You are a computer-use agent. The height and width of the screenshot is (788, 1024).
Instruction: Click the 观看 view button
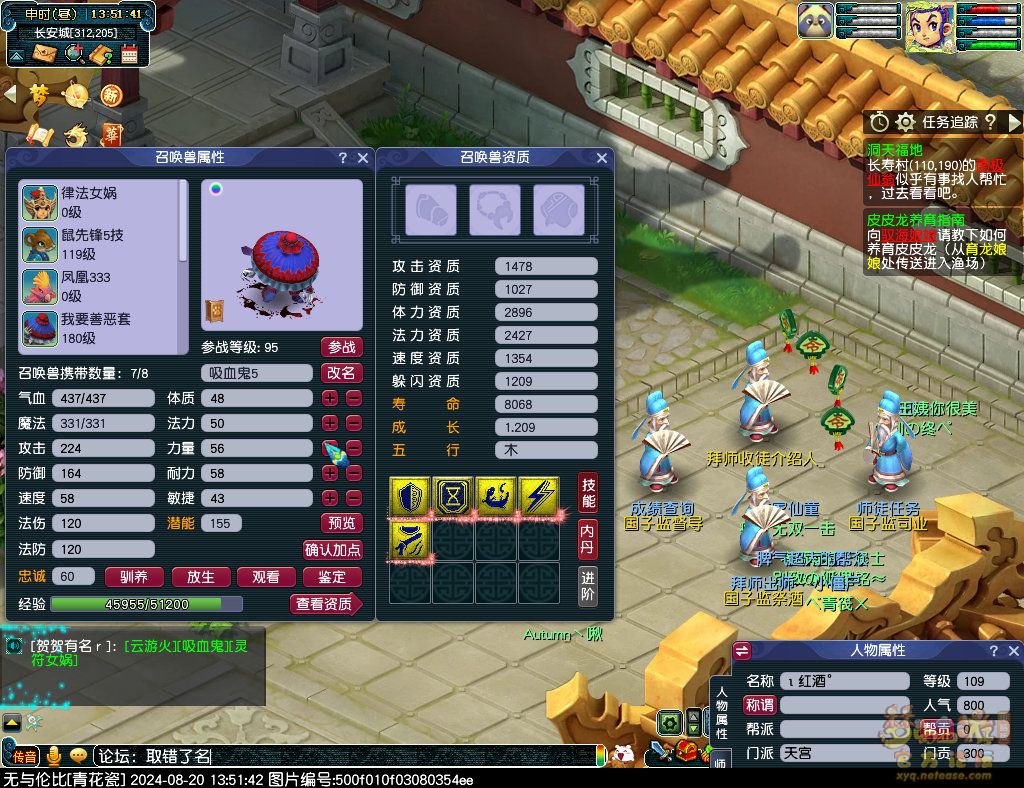[x=266, y=577]
